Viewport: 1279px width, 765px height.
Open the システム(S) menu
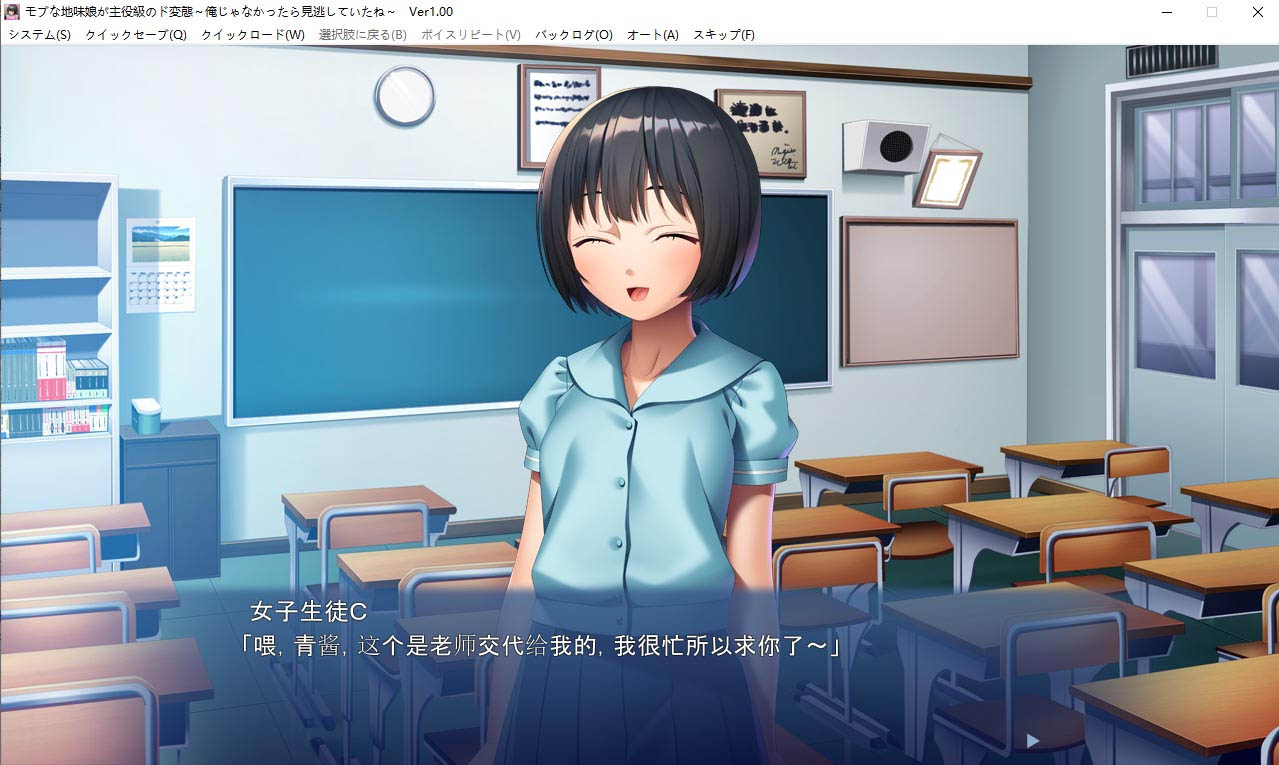40,35
